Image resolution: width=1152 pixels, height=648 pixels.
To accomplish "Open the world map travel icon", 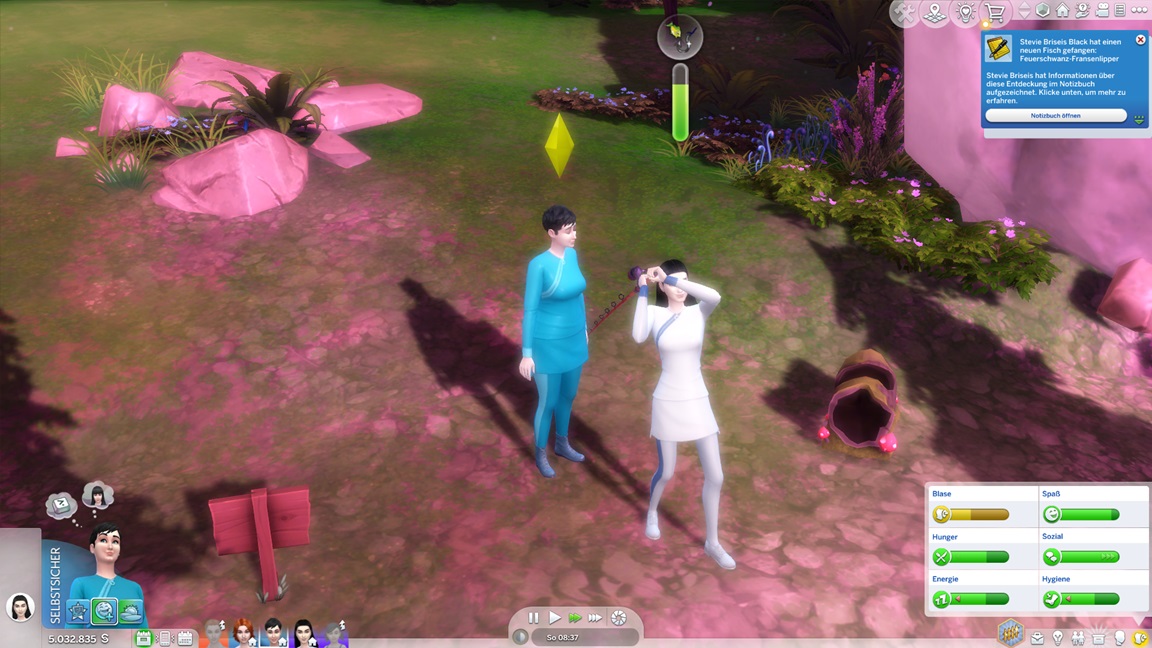I will (x=935, y=13).
